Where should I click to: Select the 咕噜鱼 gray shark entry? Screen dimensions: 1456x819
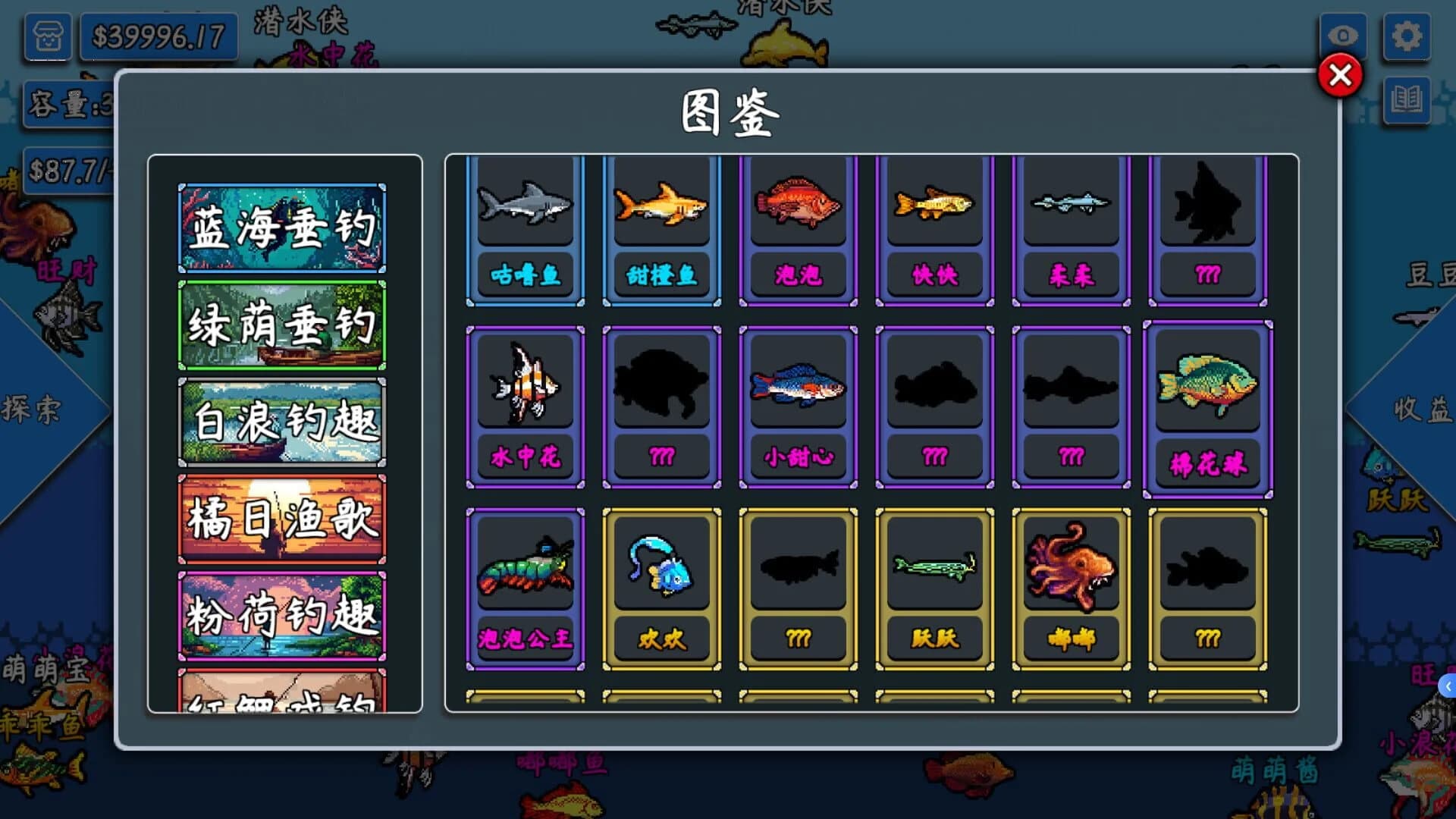(524, 227)
